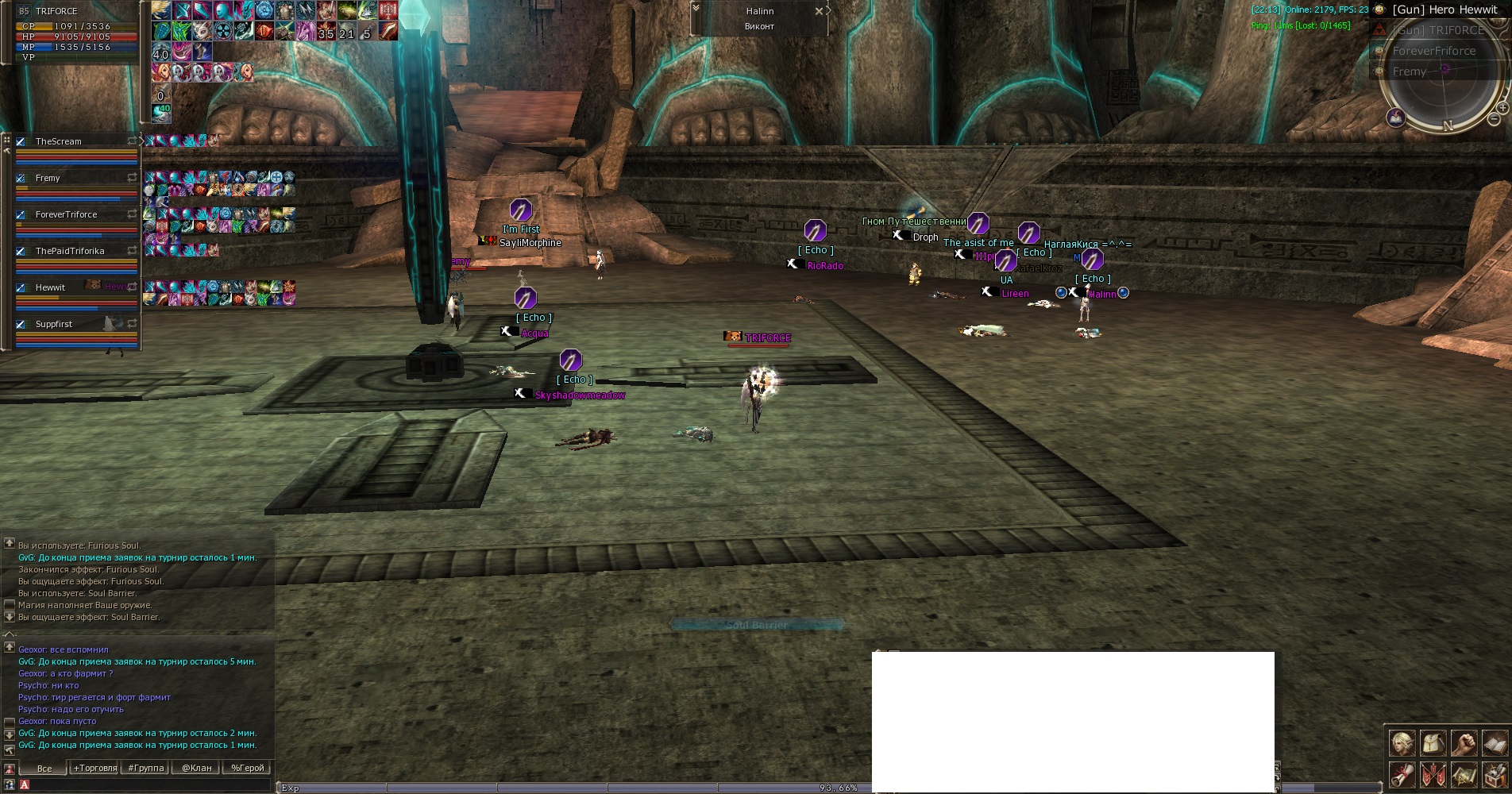Close the Halinn target window
Viewport: 1512px width, 794px height.
(x=819, y=12)
